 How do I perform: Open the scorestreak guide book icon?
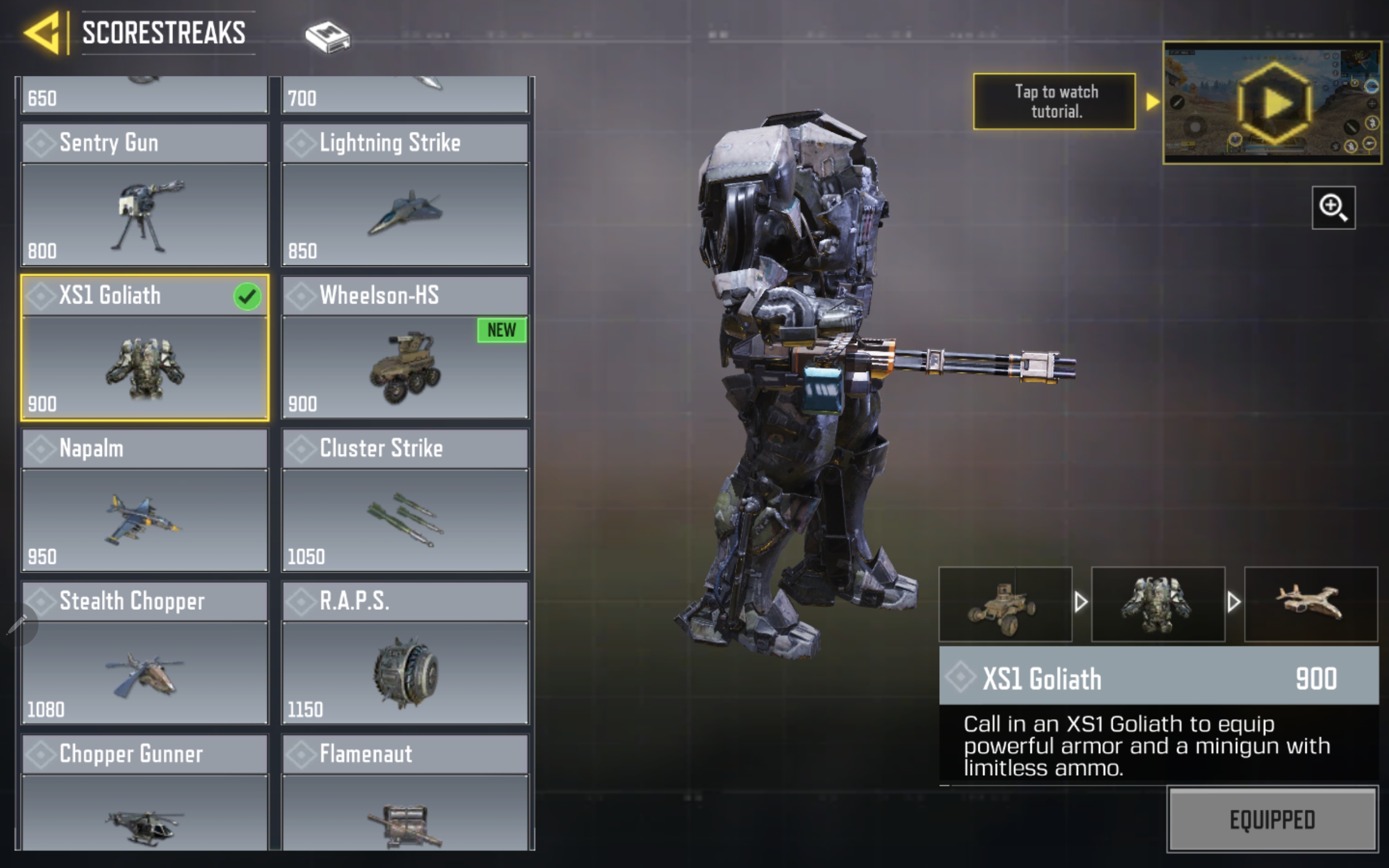[x=327, y=37]
